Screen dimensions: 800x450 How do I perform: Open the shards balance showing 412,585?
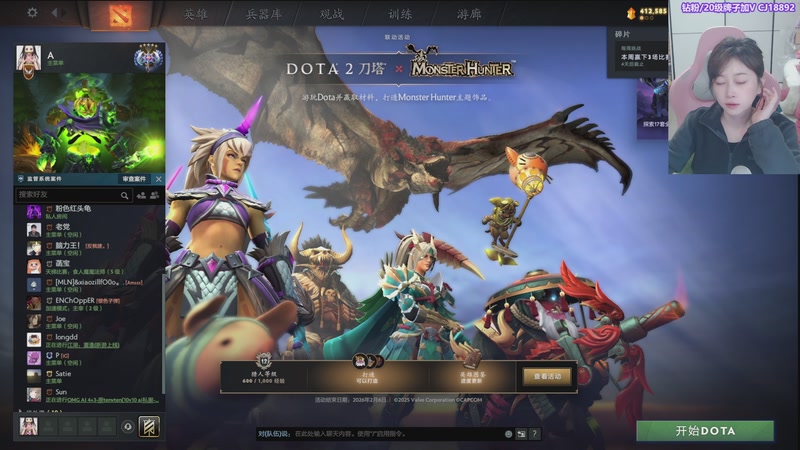[646, 12]
